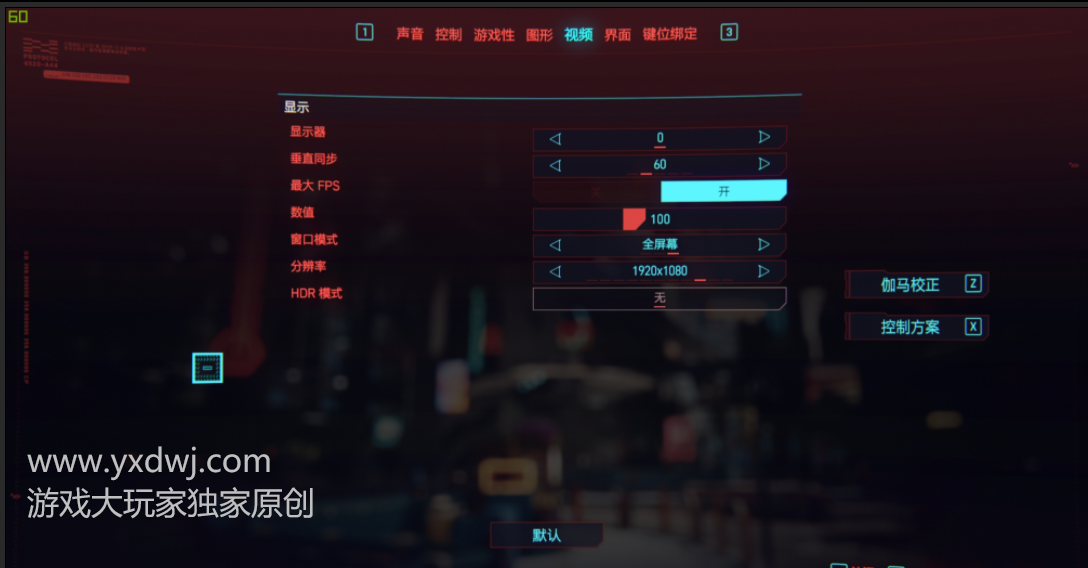Choose next 窗口模式 (Window Mode) option
This screenshot has width=1088, height=568.
click(764, 244)
